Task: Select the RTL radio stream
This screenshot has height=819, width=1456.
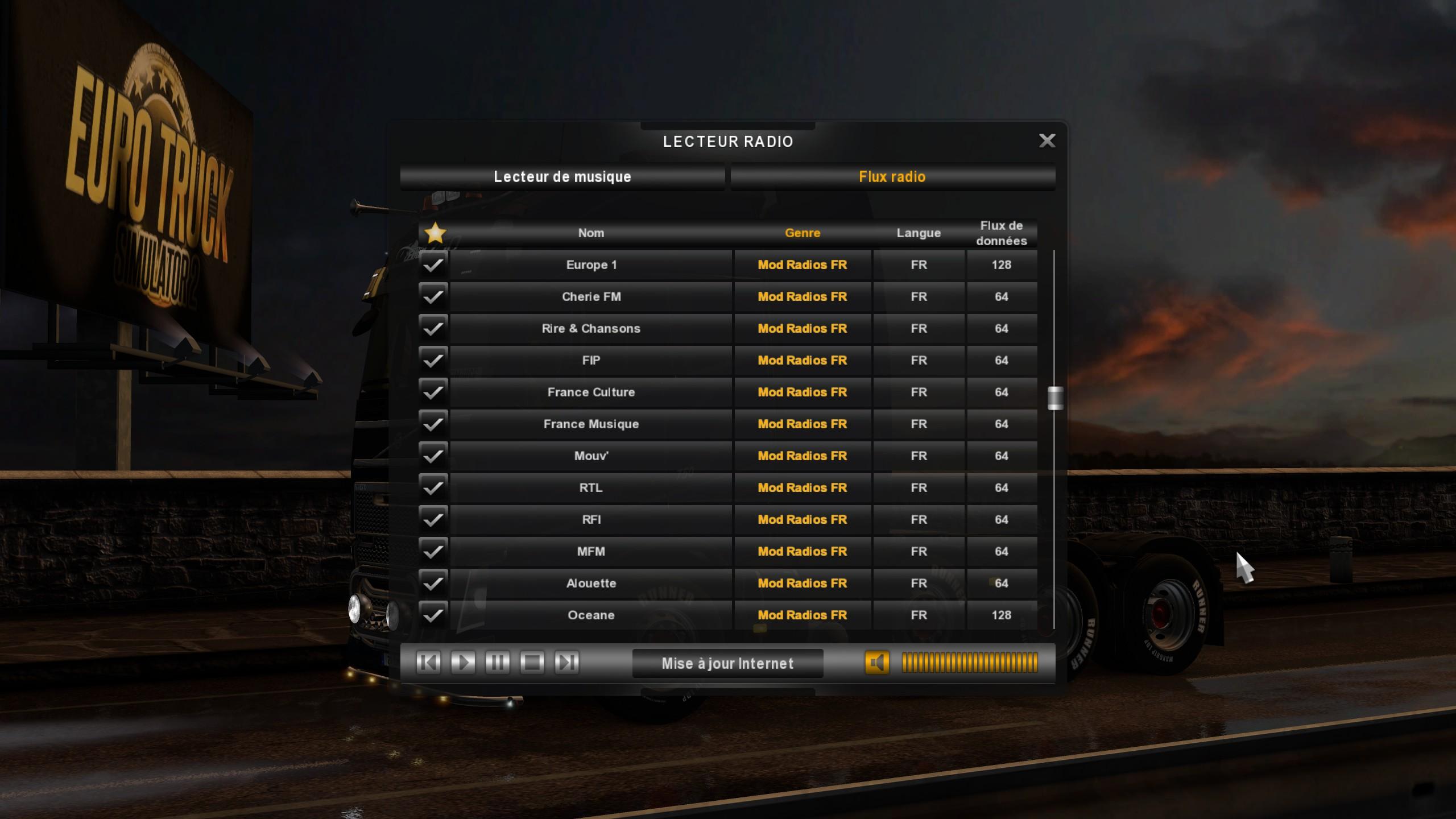Action: [591, 488]
